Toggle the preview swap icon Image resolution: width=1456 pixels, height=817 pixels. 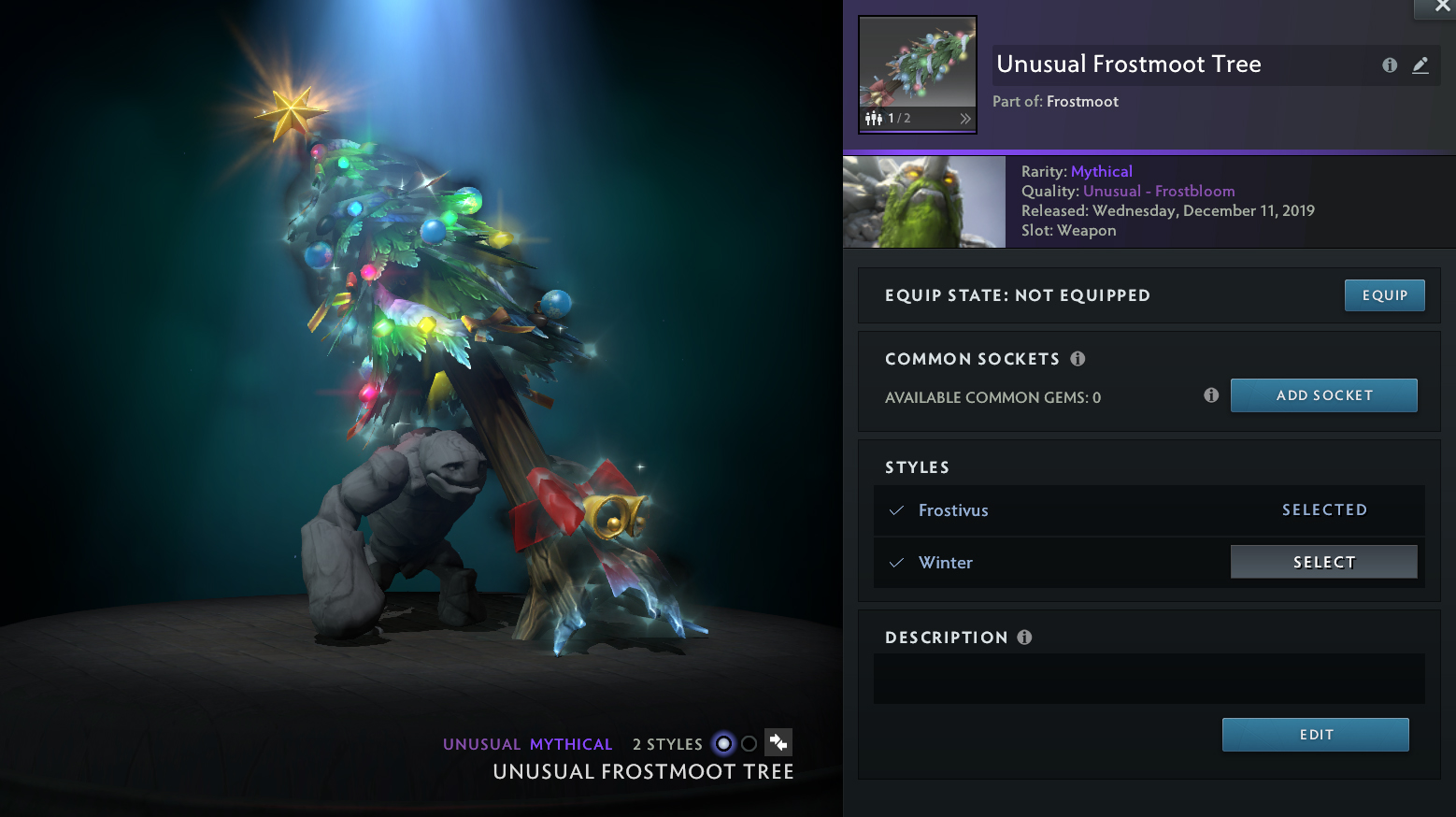tap(778, 743)
